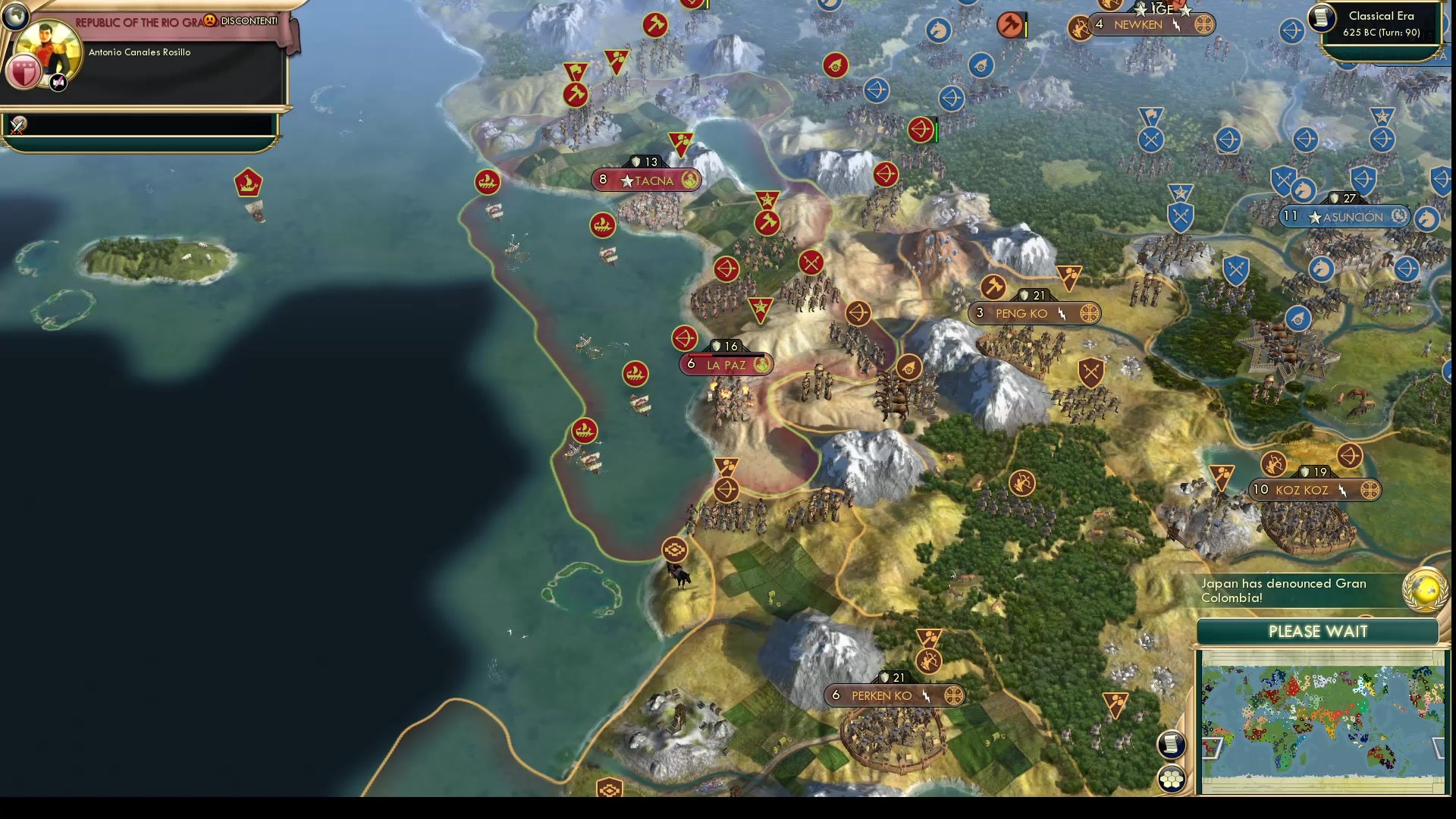Click the caravan trade unit icon near coast

click(675, 548)
